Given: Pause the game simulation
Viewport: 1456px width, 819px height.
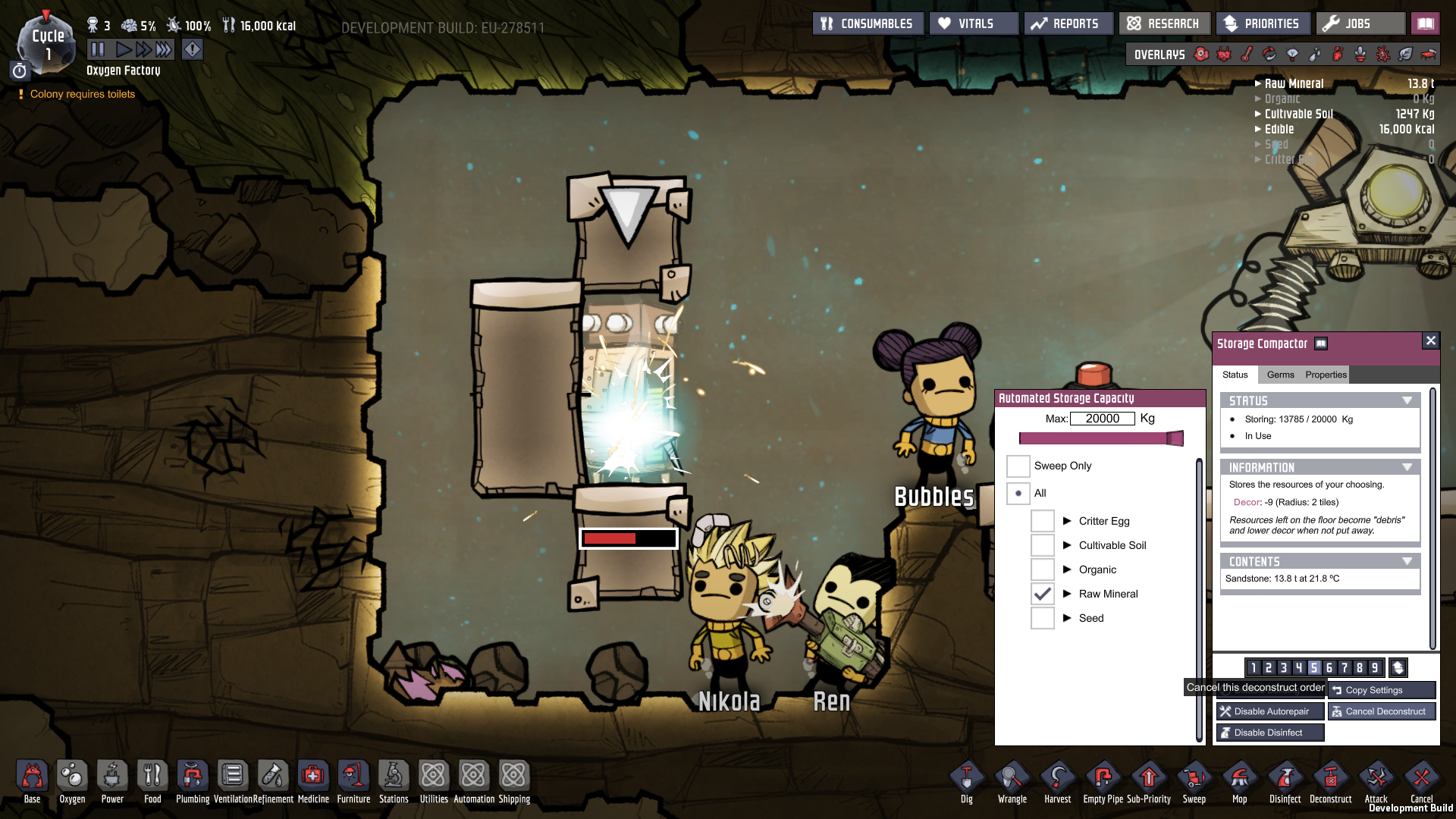Looking at the screenshot, I should (98, 50).
